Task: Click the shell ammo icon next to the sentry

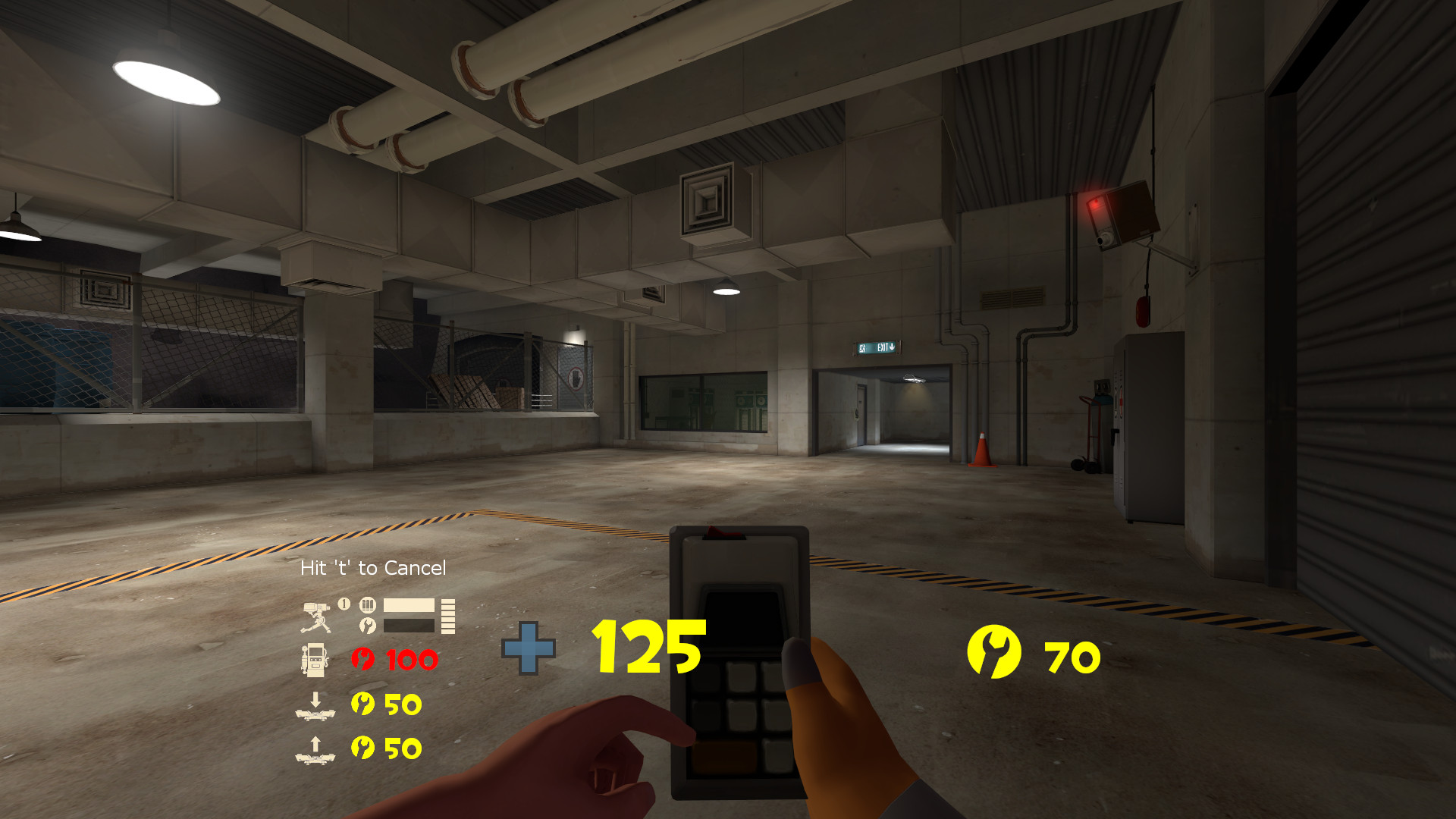Action: (366, 607)
